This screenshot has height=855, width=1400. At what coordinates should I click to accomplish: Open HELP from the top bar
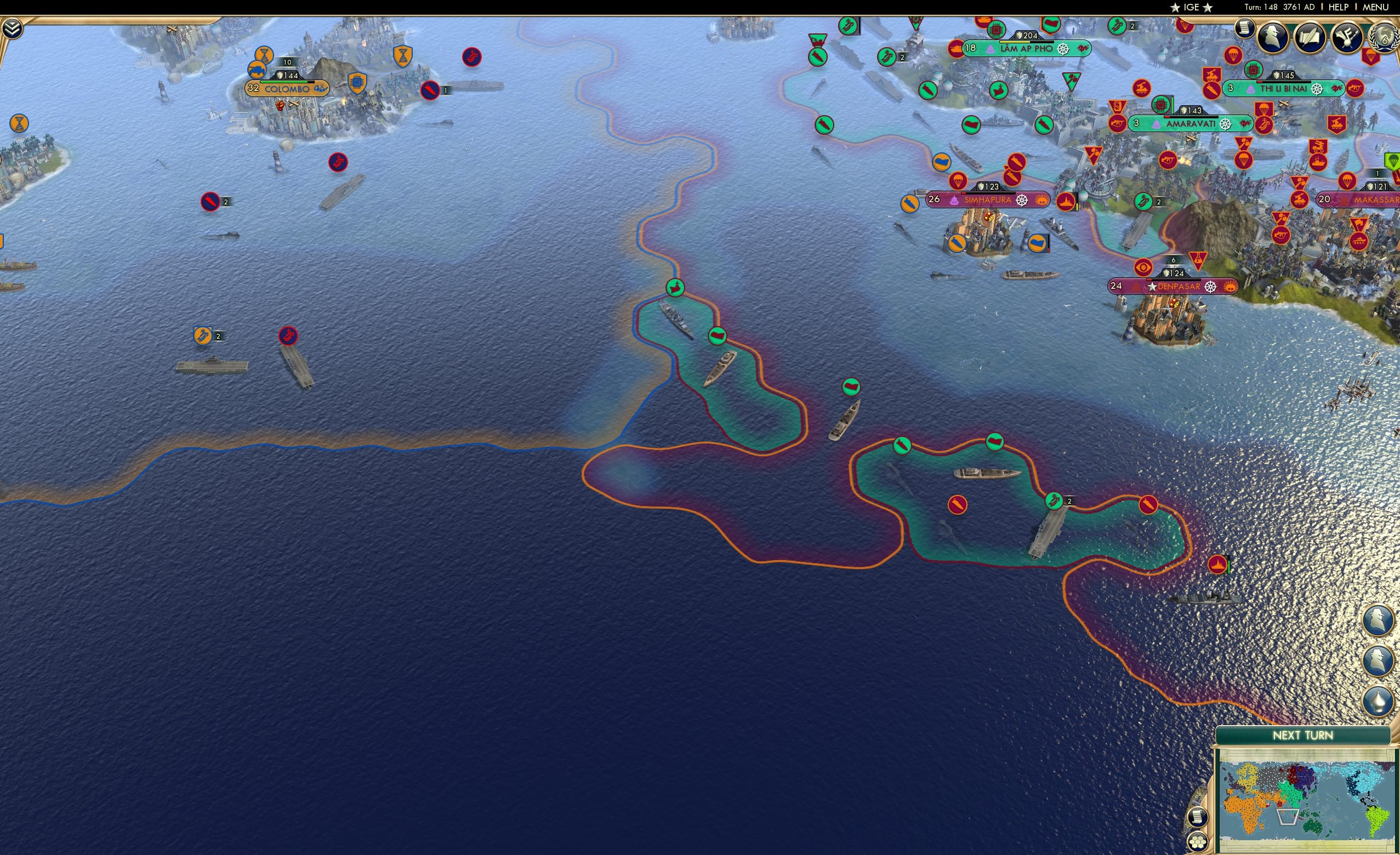click(1339, 7)
